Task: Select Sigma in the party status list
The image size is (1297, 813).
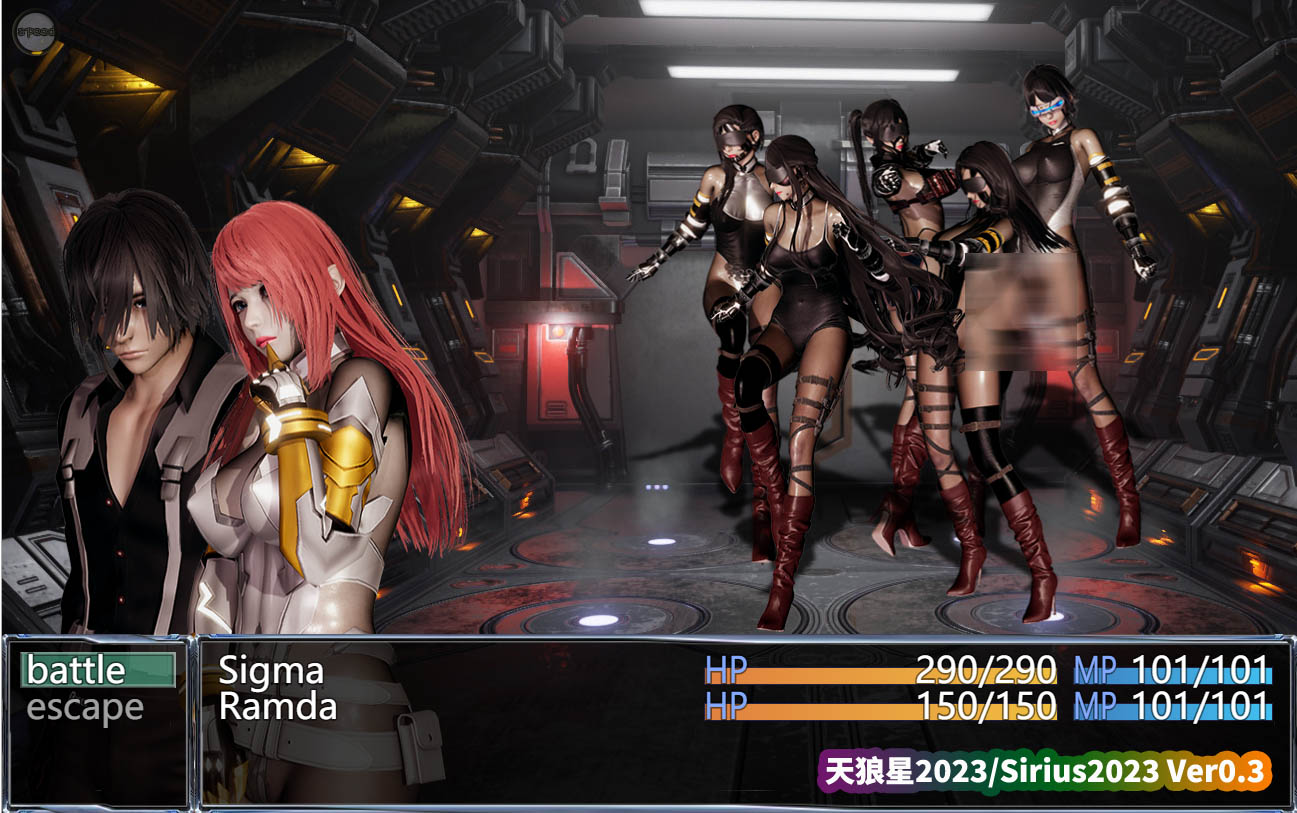Action: pyautogui.click(x=271, y=670)
